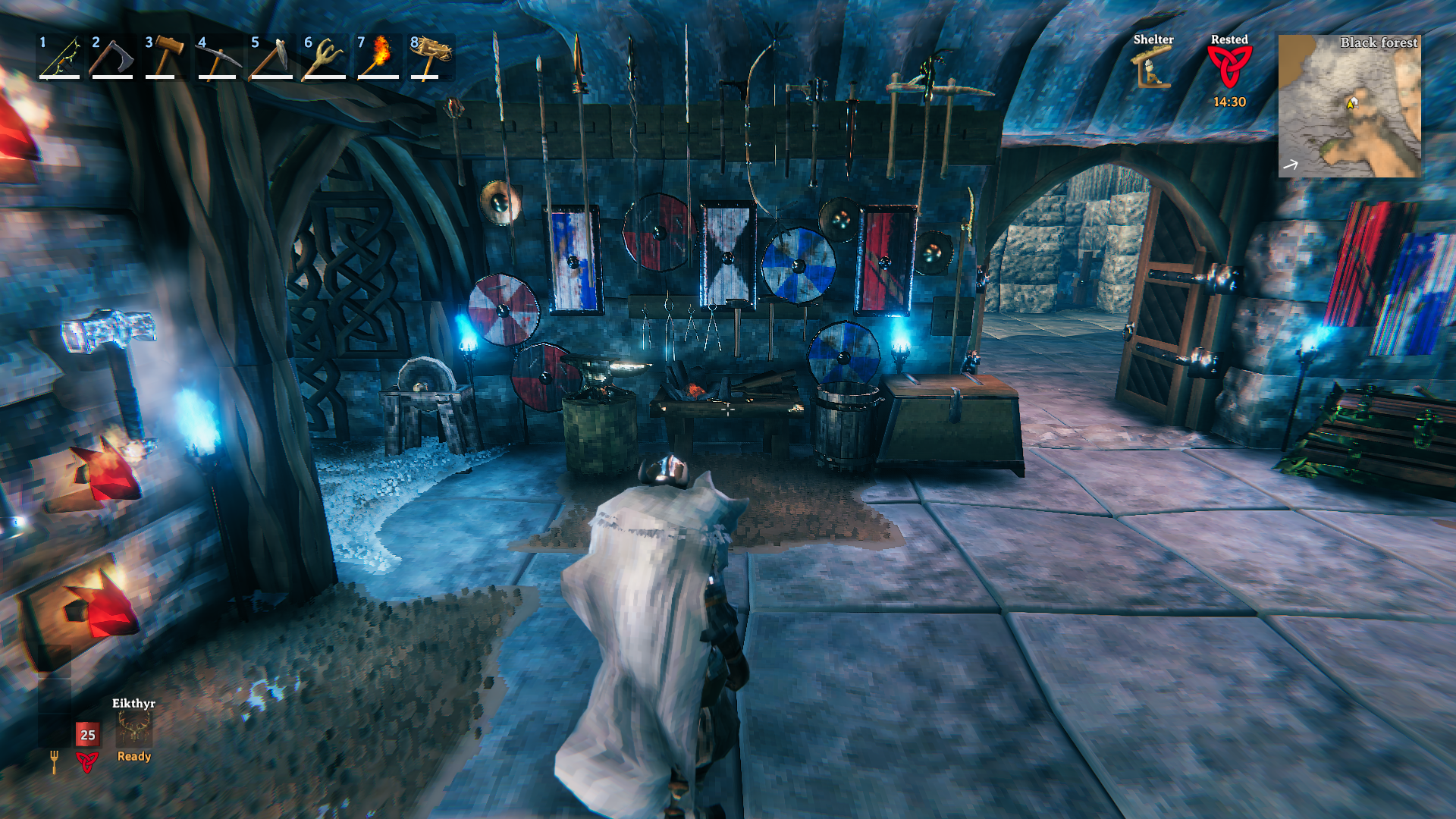The width and height of the screenshot is (1456, 819).
Task: Choose the wooden hammer in slot 3
Action: click(x=165, y=58)
